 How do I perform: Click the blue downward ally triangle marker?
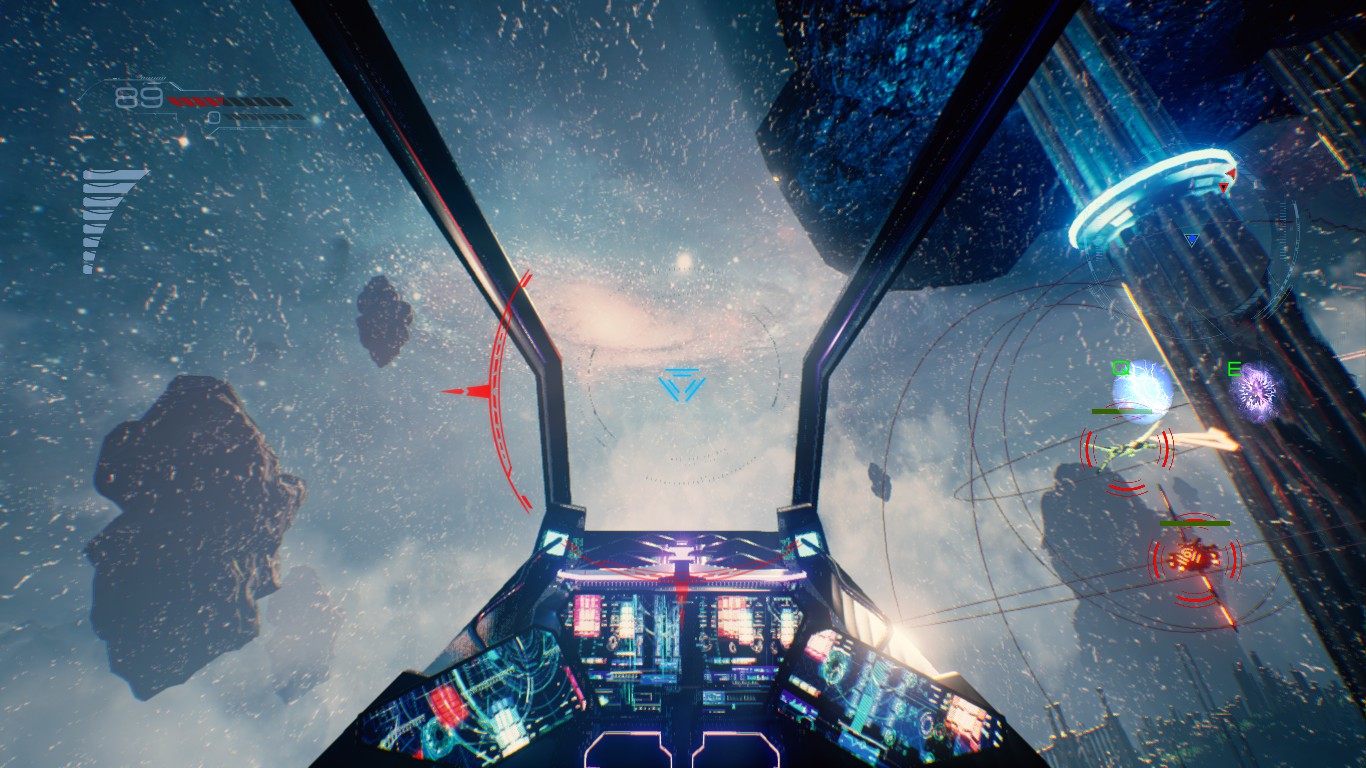click(x=1190, y=238)
